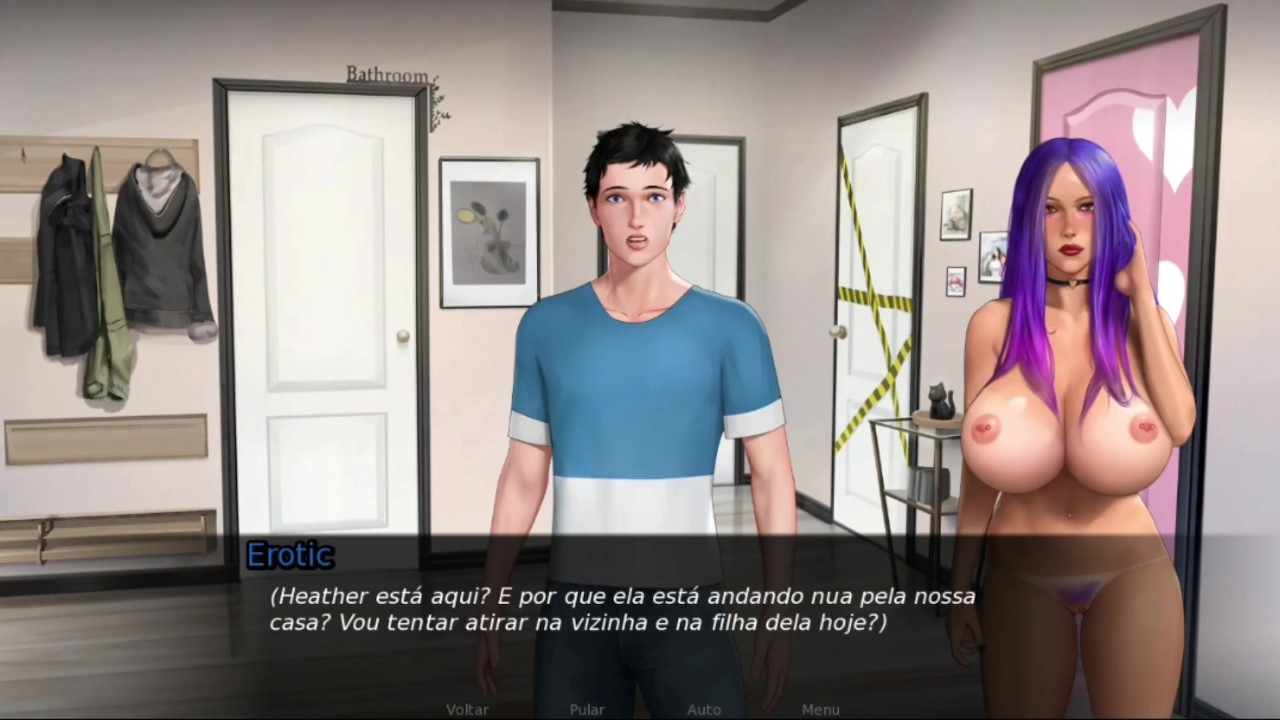Click the Voltar button

click(x=467, y=709)
